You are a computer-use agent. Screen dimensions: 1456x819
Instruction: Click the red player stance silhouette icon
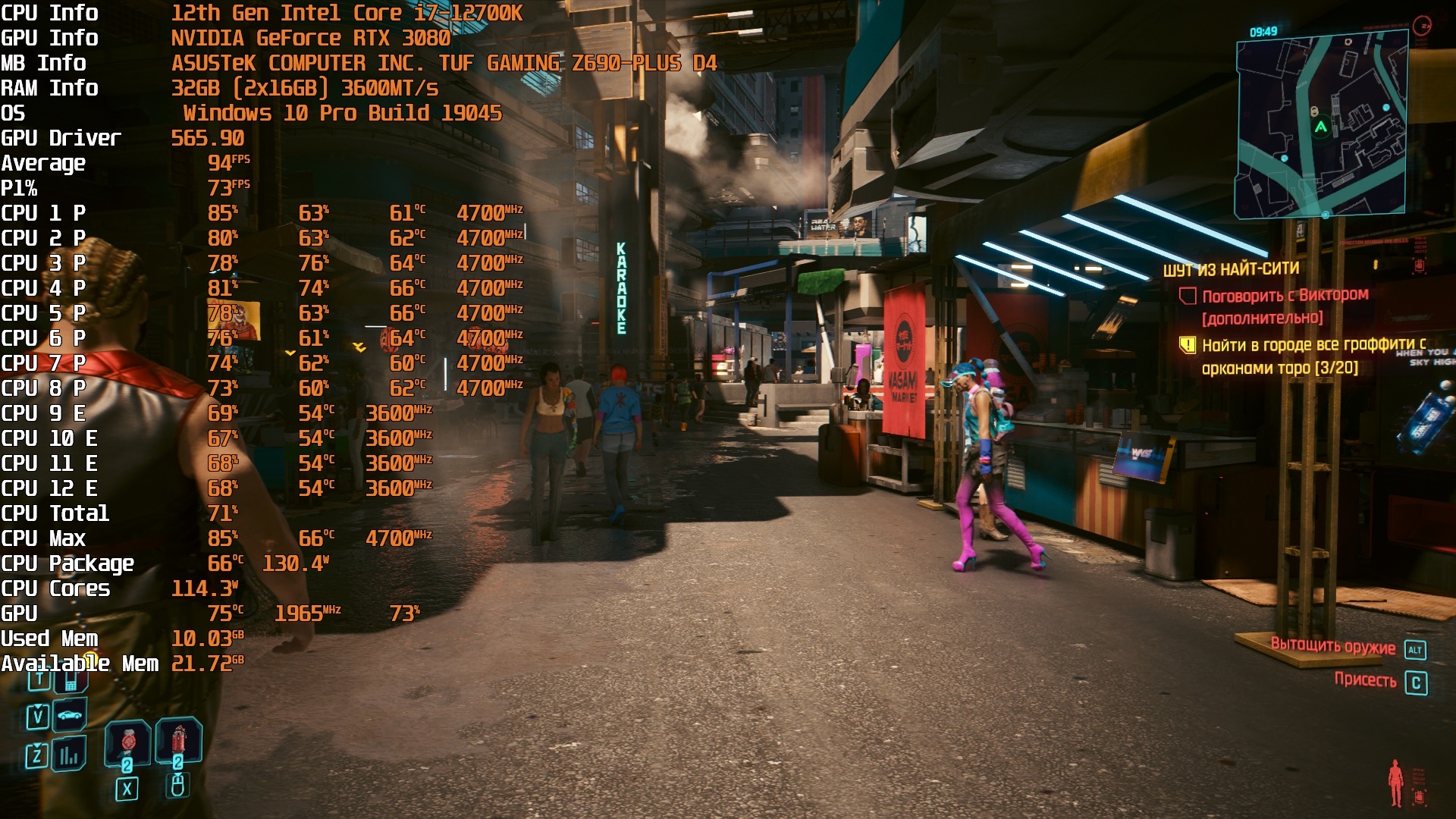(x=1395, y=783)
